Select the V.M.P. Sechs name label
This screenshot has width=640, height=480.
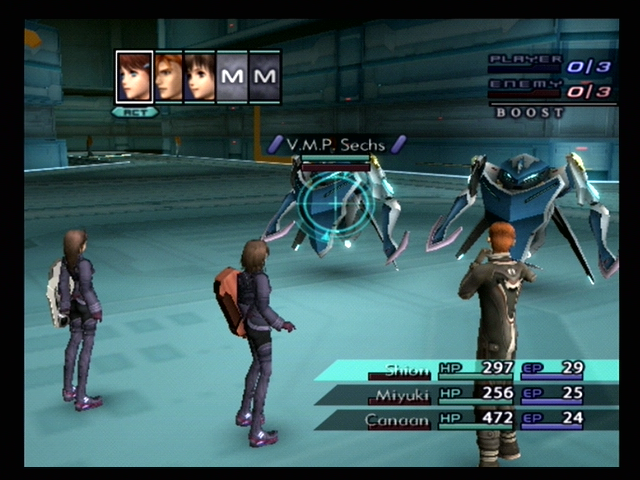click(x=335, y=145)
